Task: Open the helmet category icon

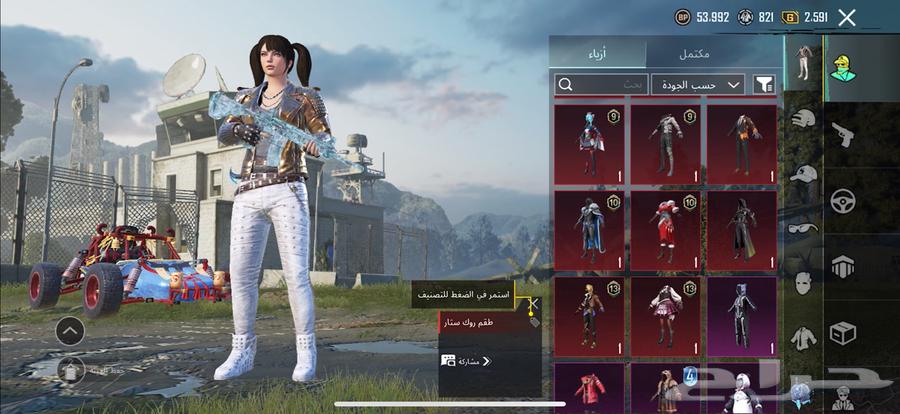Action: pos(803,120)
